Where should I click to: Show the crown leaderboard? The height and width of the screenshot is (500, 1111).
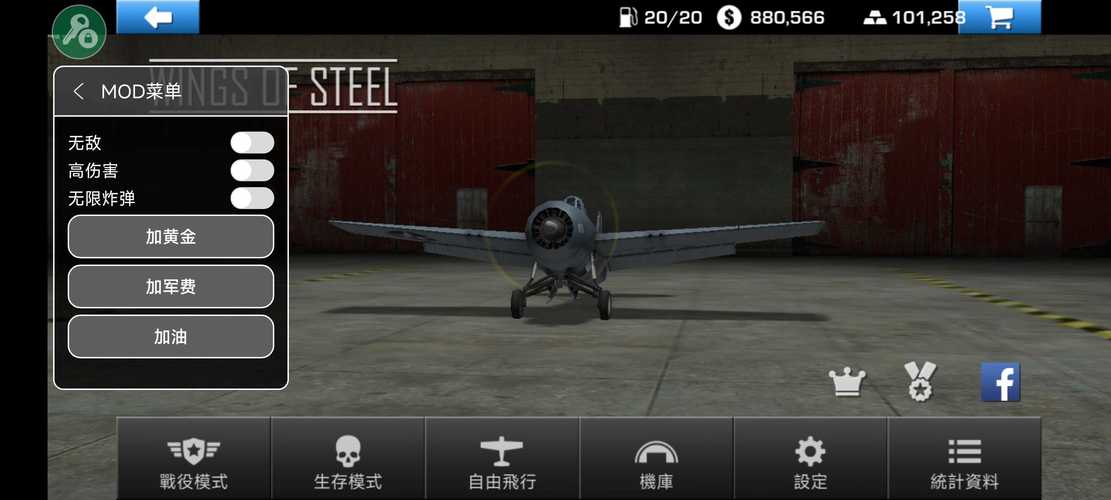[x=847, y=382]
